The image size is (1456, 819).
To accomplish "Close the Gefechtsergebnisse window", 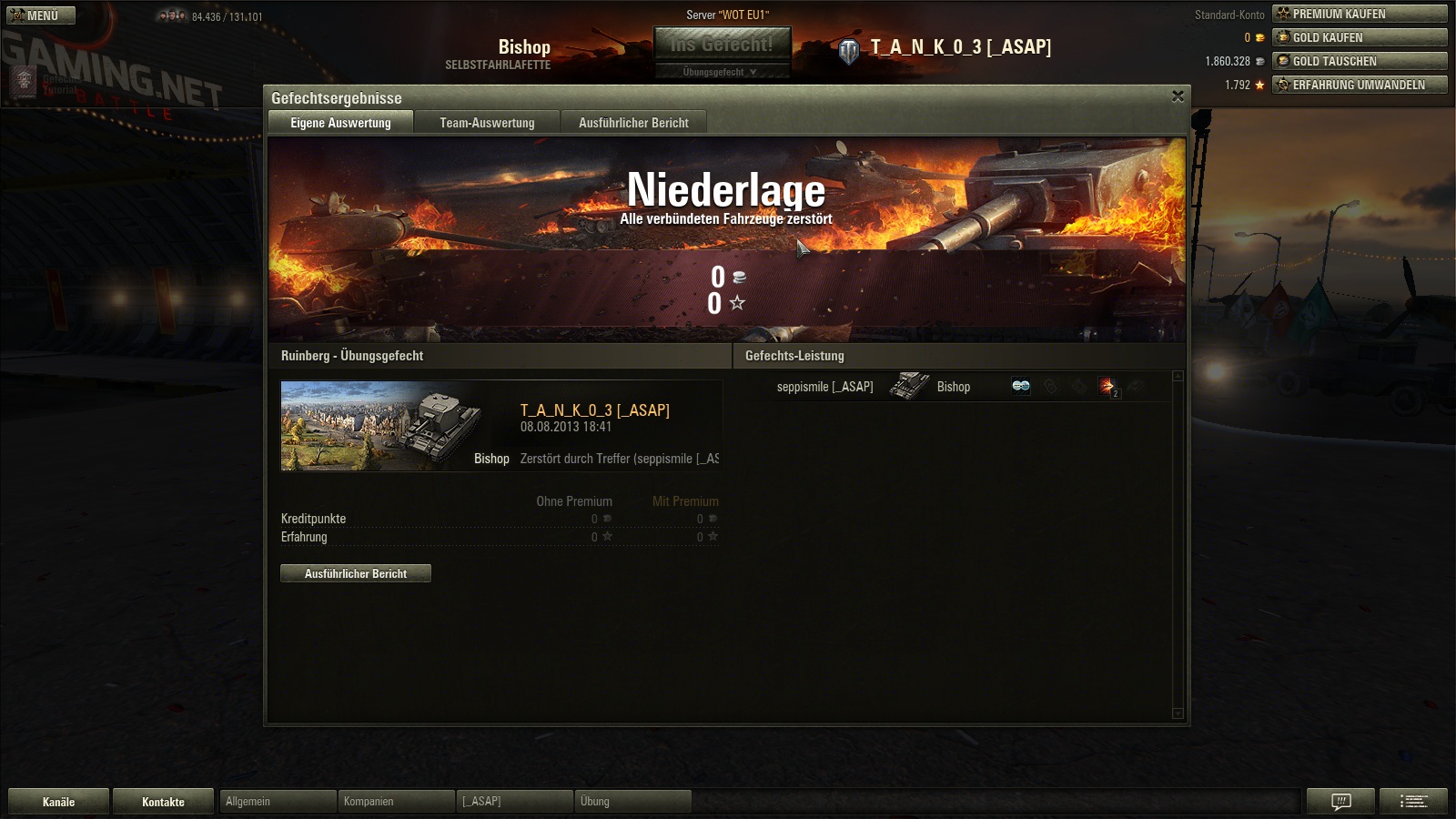I will click(1178, 96).
